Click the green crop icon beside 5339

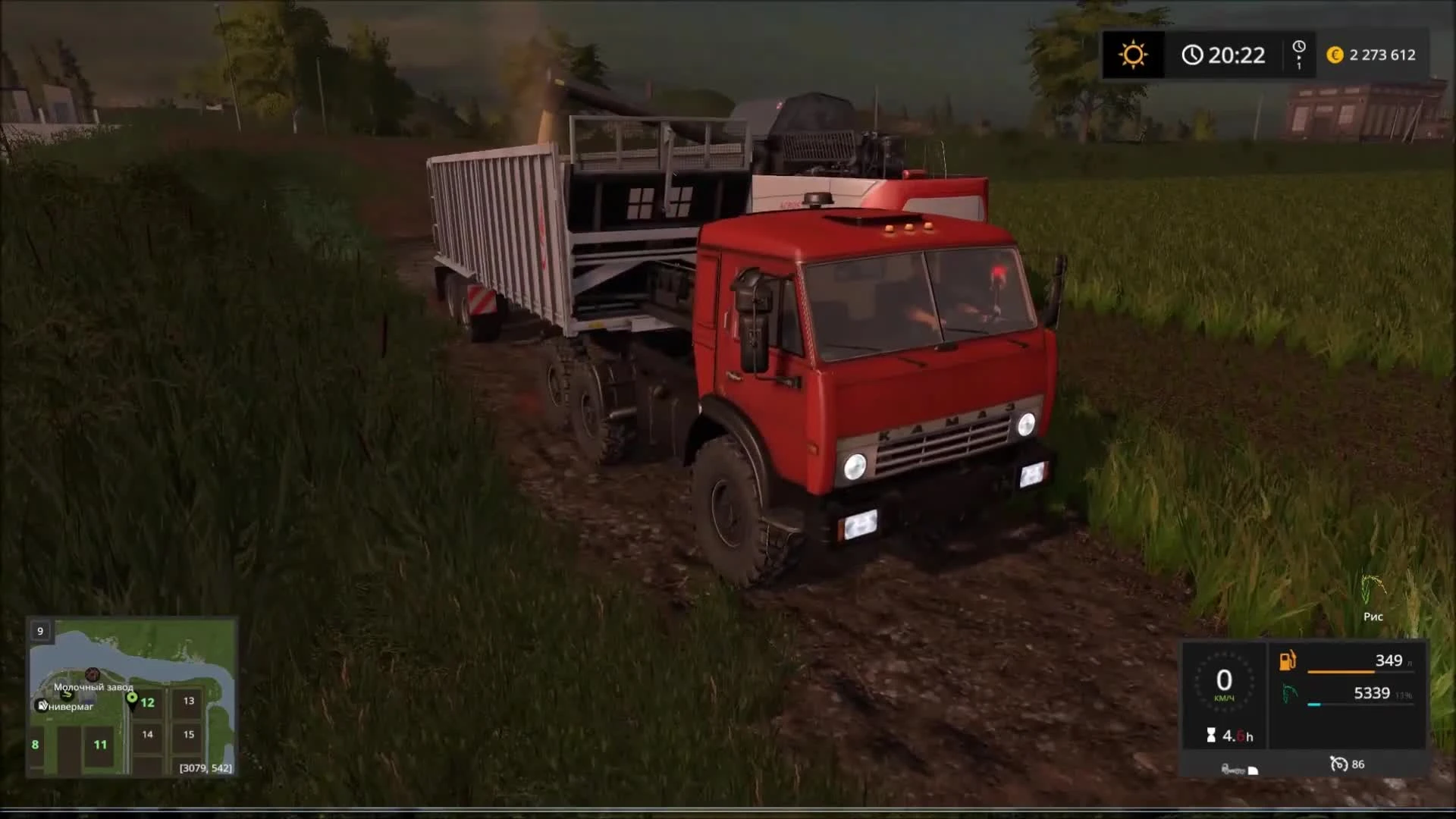[x=1289, y=693]
